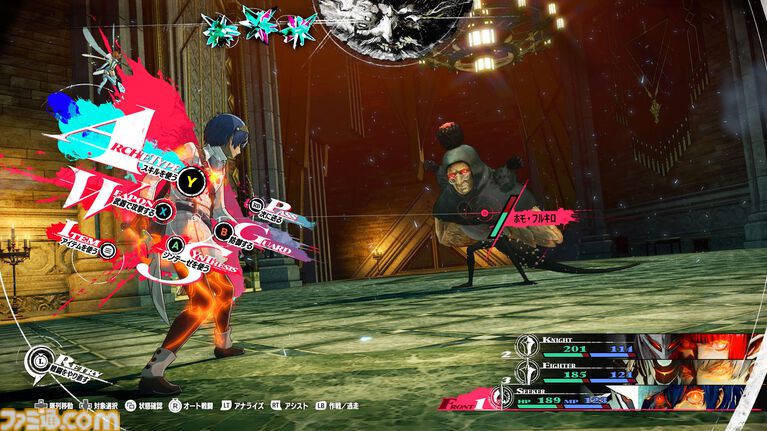Select the Knight party member panel

[x=620, y=346]
